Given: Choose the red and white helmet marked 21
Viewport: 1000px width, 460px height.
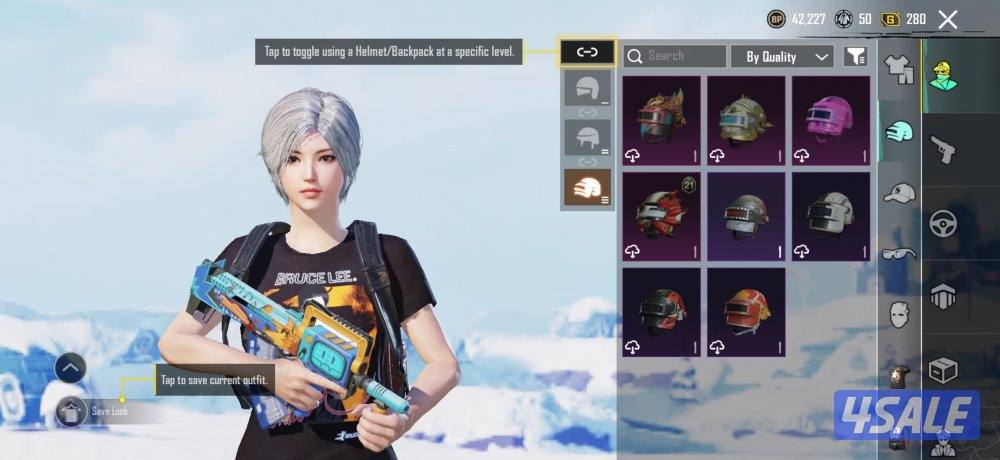Looking at the screenshot, I should (x=660, y=215).
